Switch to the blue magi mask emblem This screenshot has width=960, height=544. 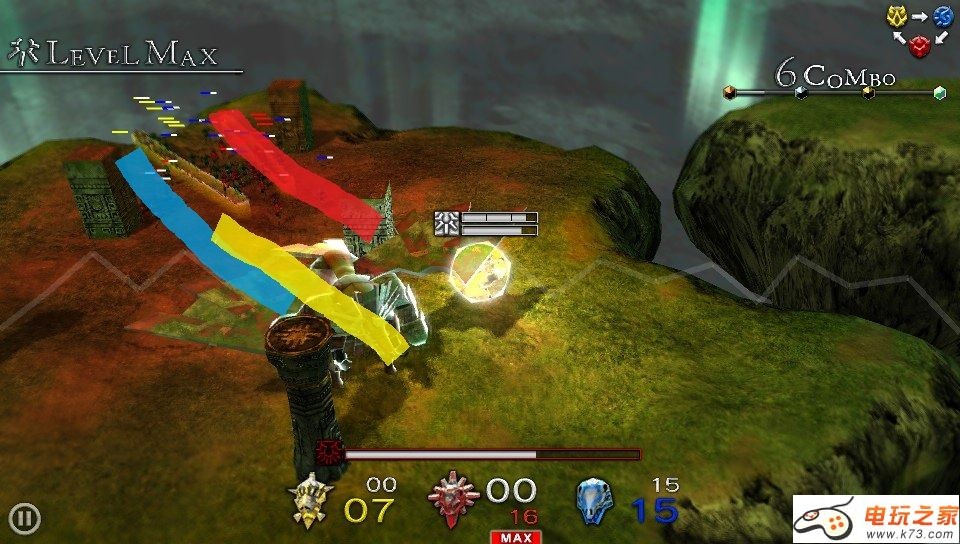click(x=595, y=501)
